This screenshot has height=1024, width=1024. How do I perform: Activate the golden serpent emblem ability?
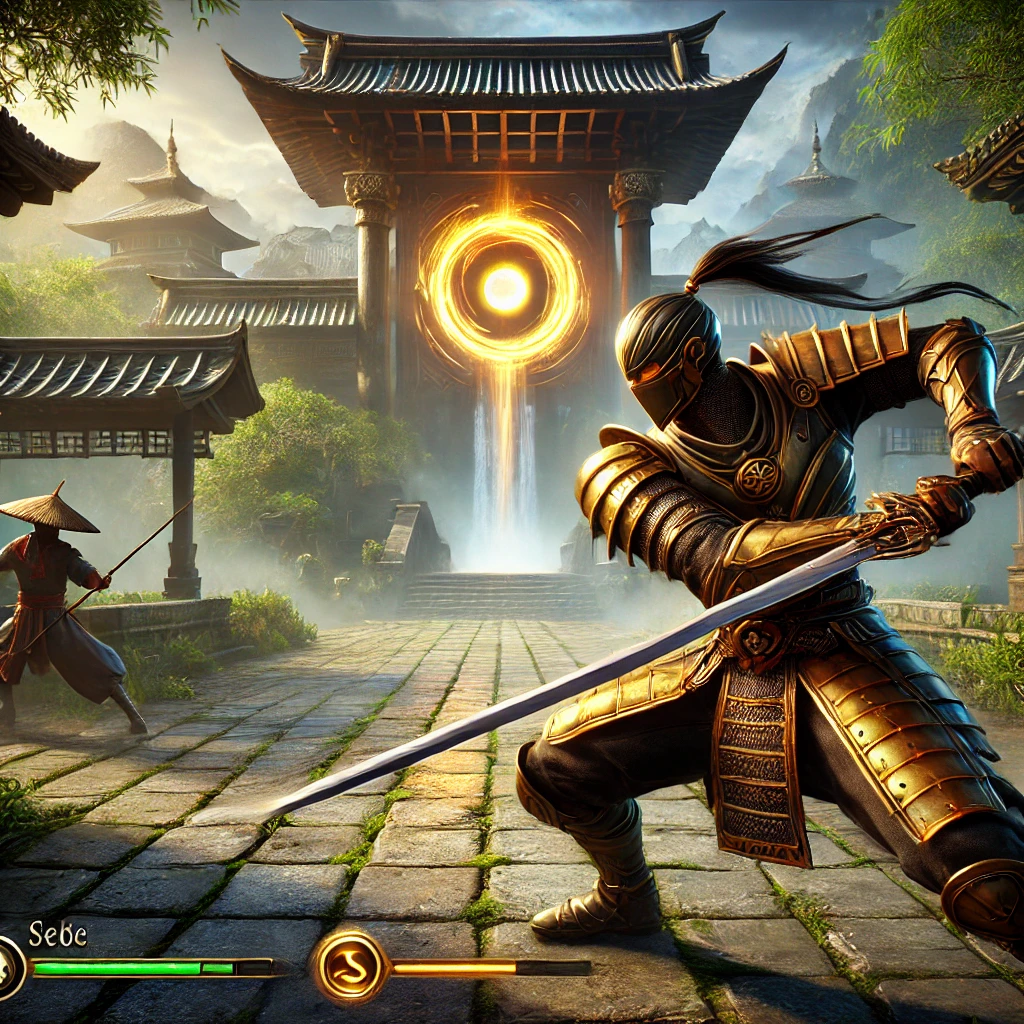click(x=349, y=967)
